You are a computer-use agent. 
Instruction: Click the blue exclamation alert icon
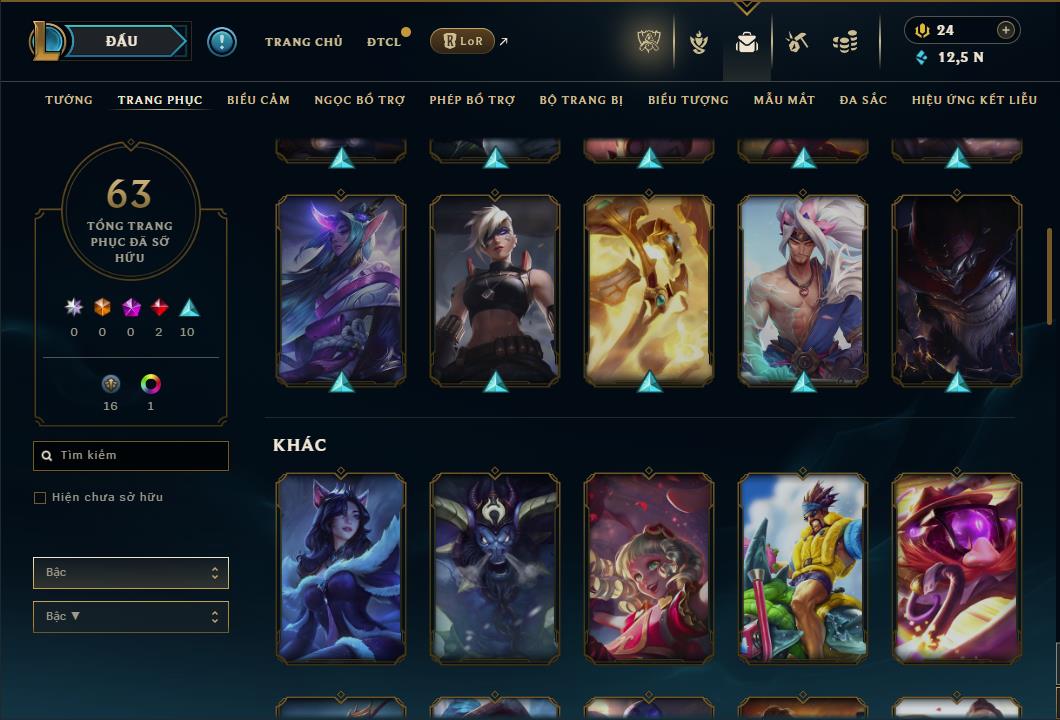222,42
